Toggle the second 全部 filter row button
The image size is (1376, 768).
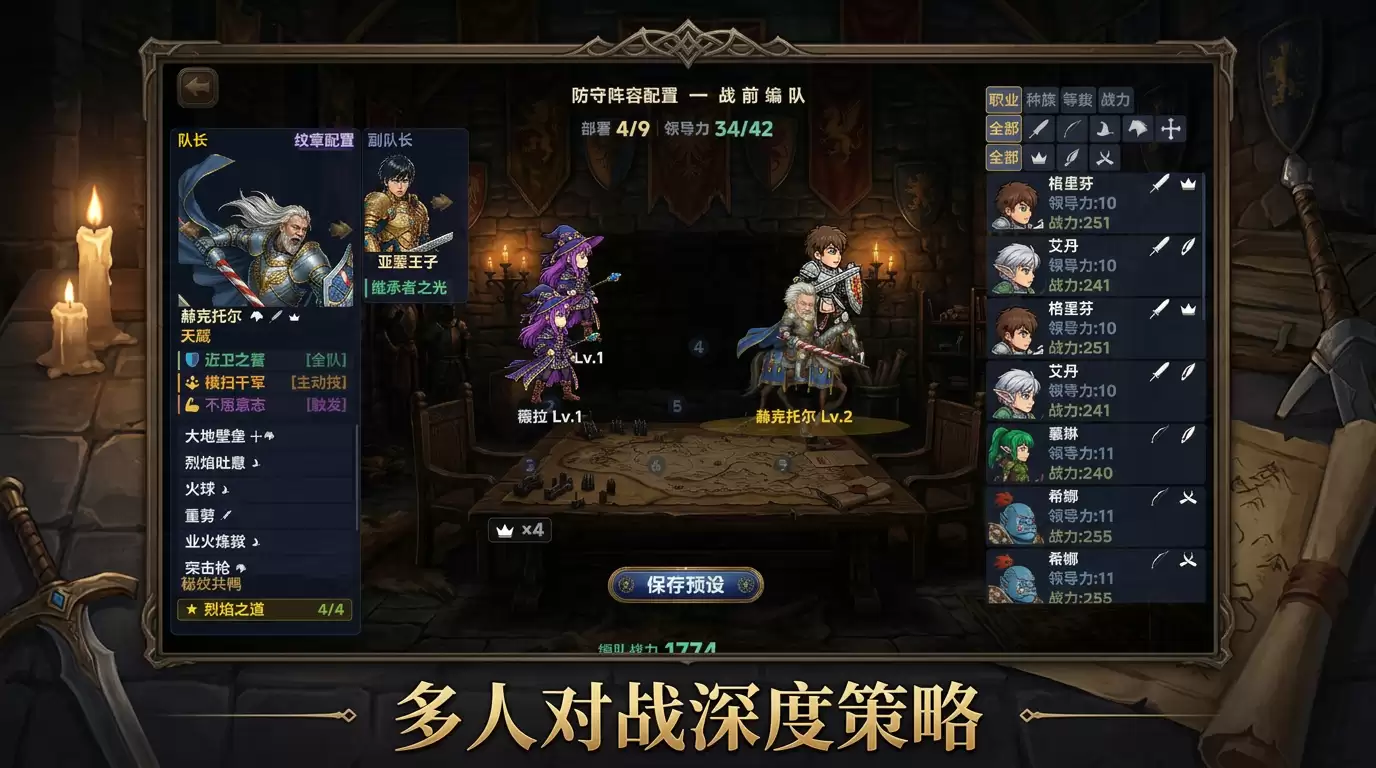[1004, 158]
